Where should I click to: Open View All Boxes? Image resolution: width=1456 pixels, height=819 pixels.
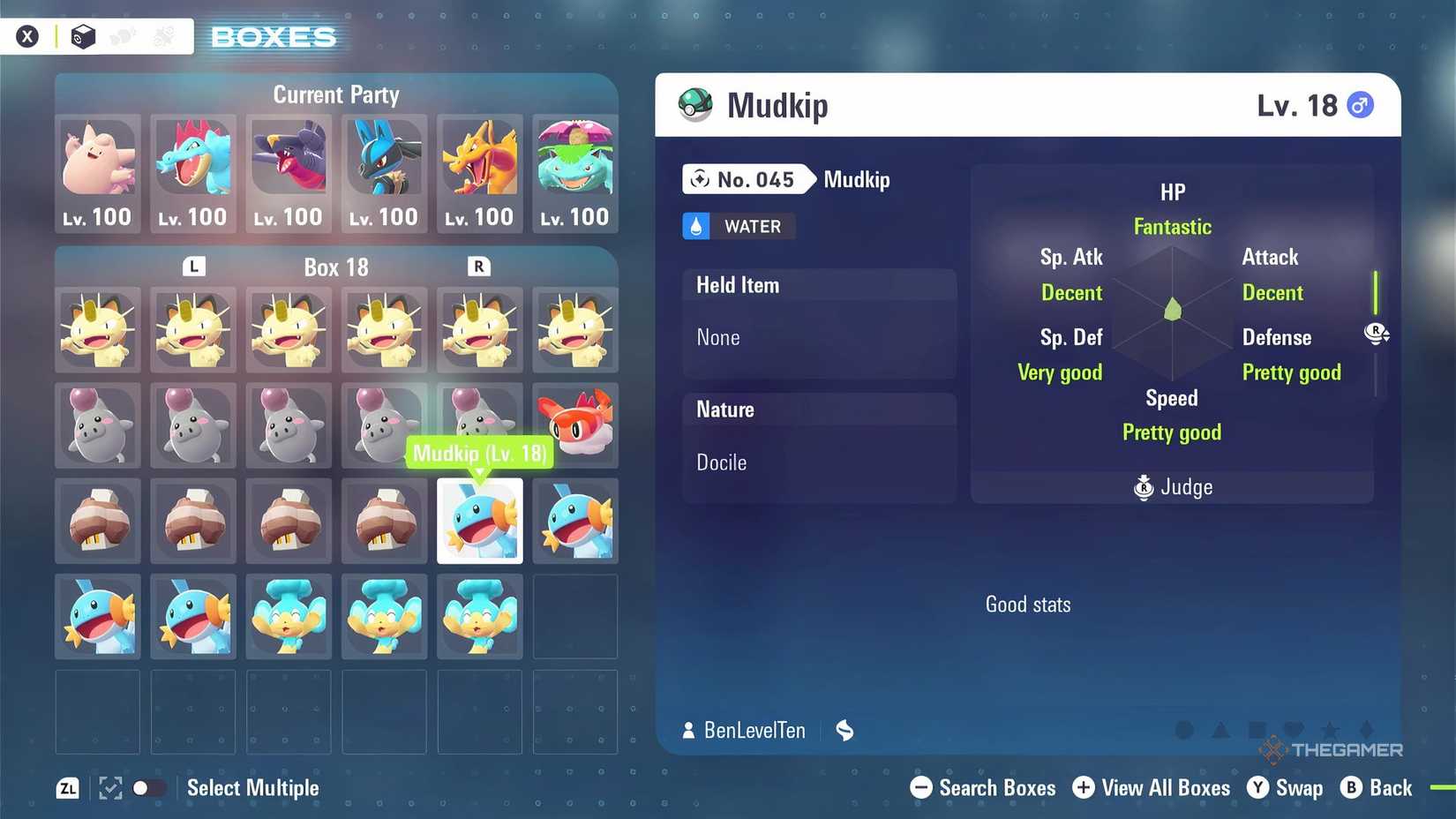(1152, 788)
